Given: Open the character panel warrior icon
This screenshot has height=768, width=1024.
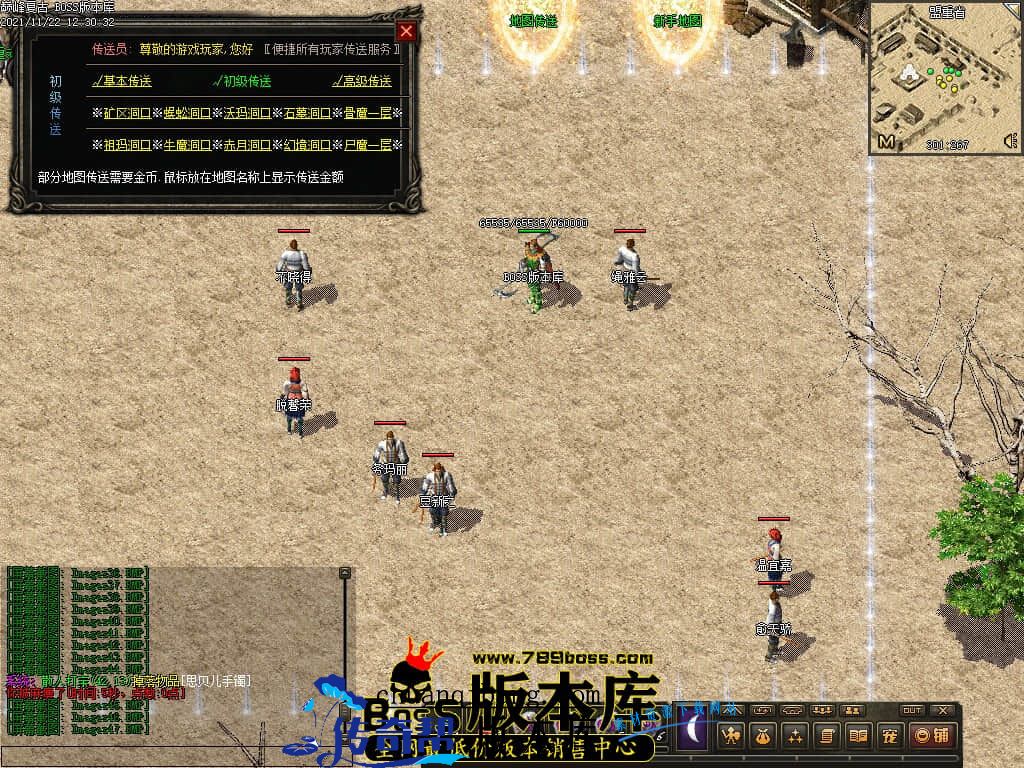Looking at the screenshot, I should coord(732,736).
